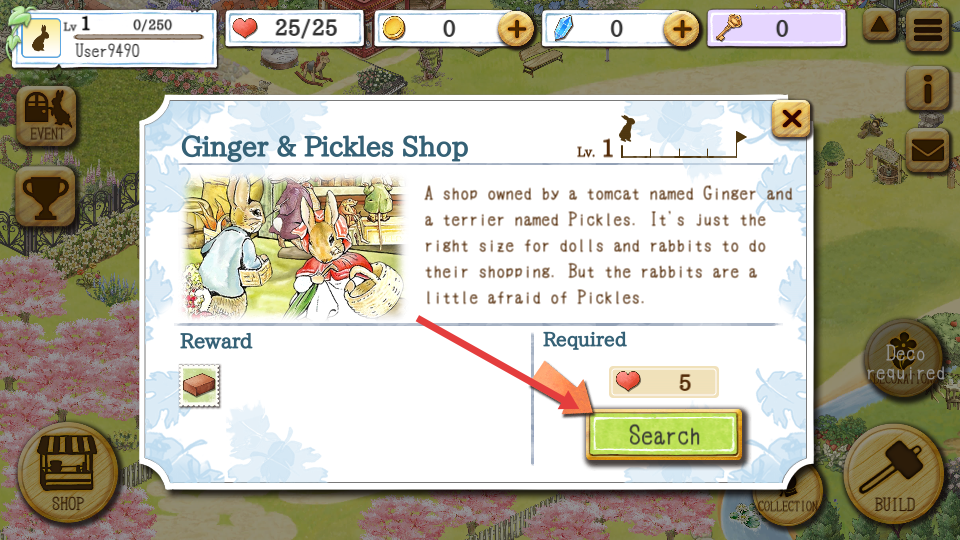Close the Ginger & Pickles Shop dialog
The width and height of the screenshot is (960, 540).
pyautogui.click(x=791, y=121)
